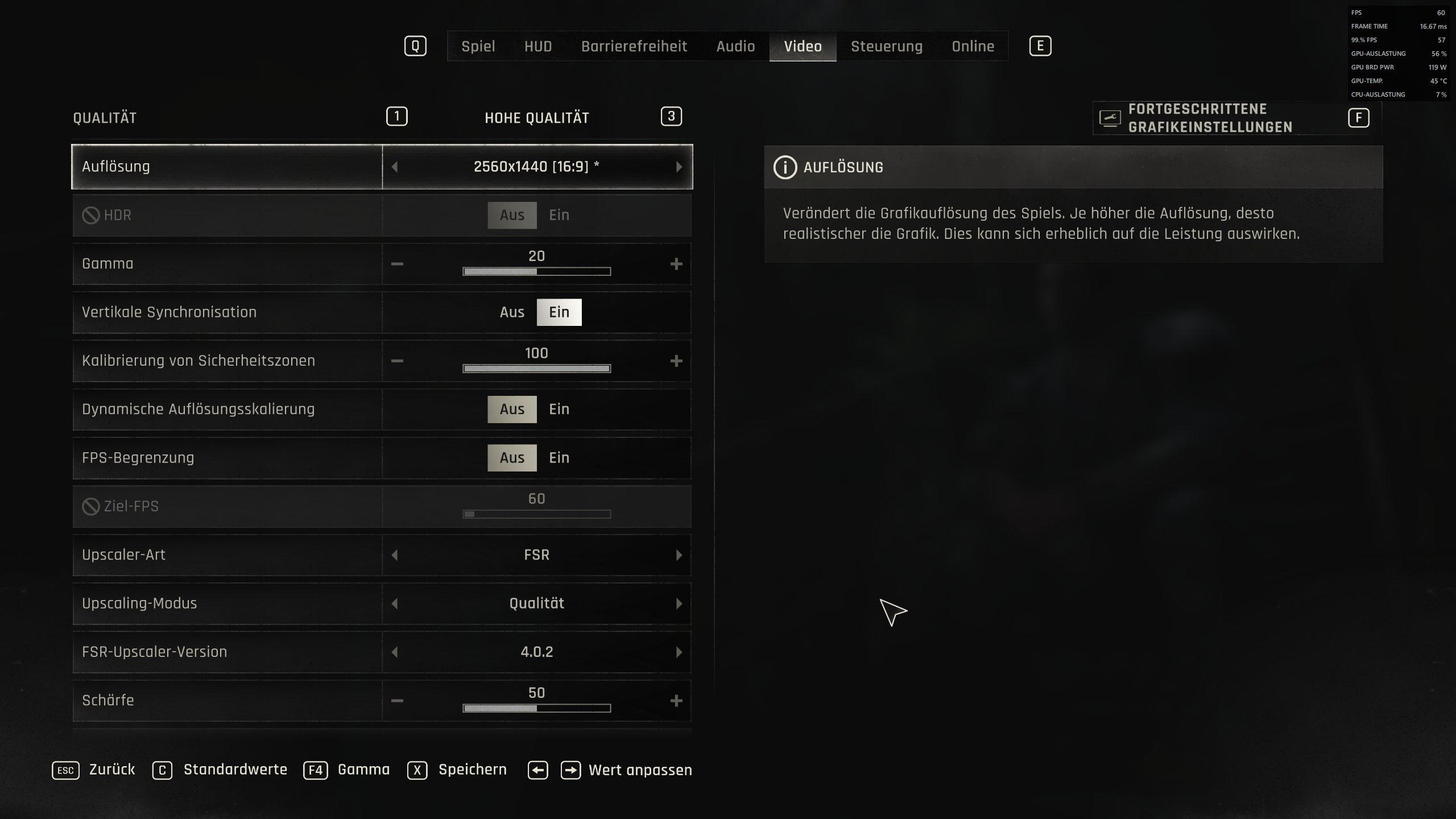Click the left arrow on Upscaling-Modus
Image resolution: width=1456 pixels, height=819 pixels.
tap(395, 603)
